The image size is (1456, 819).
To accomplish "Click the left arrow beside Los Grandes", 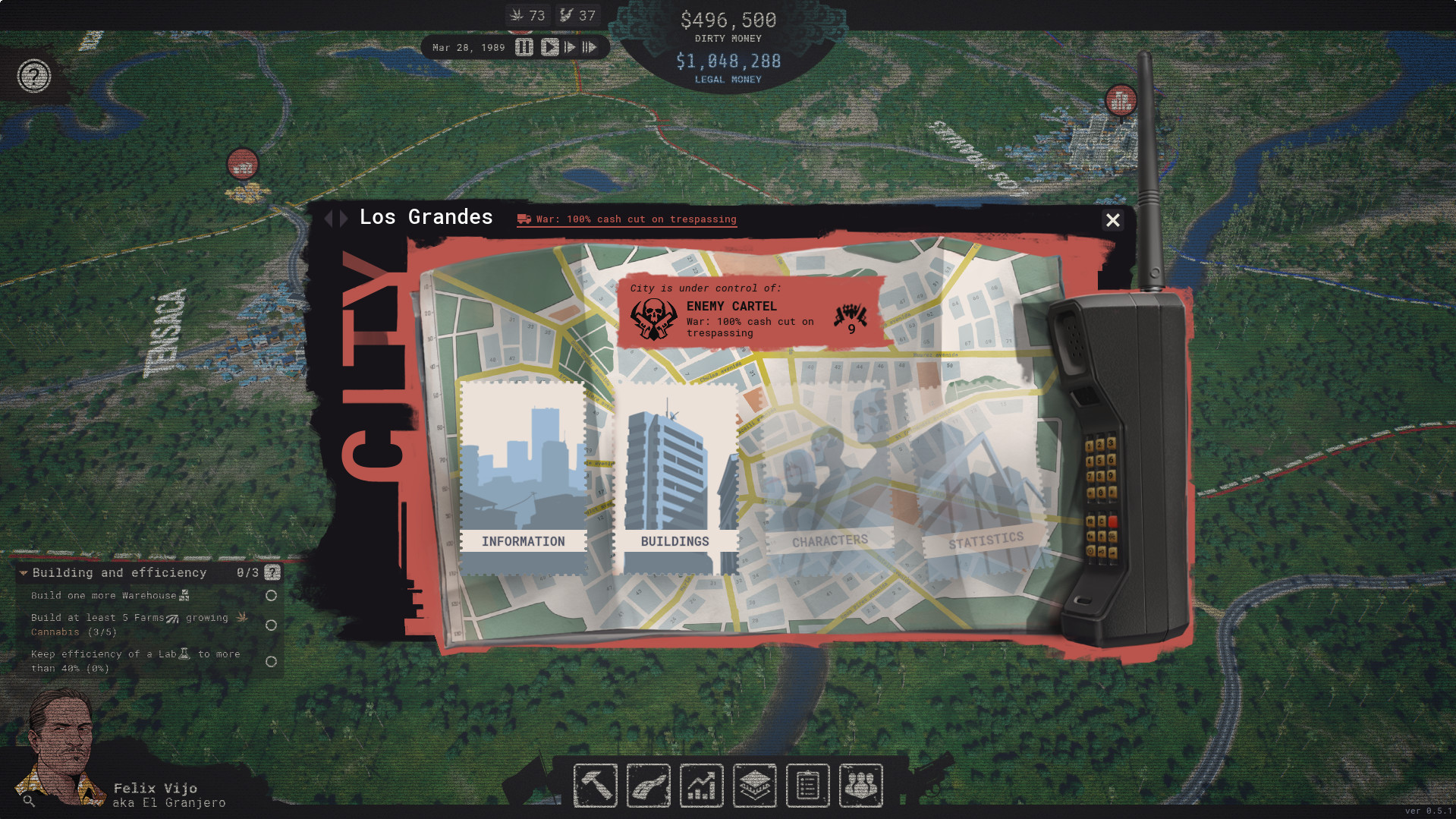I will click(331, 218).
